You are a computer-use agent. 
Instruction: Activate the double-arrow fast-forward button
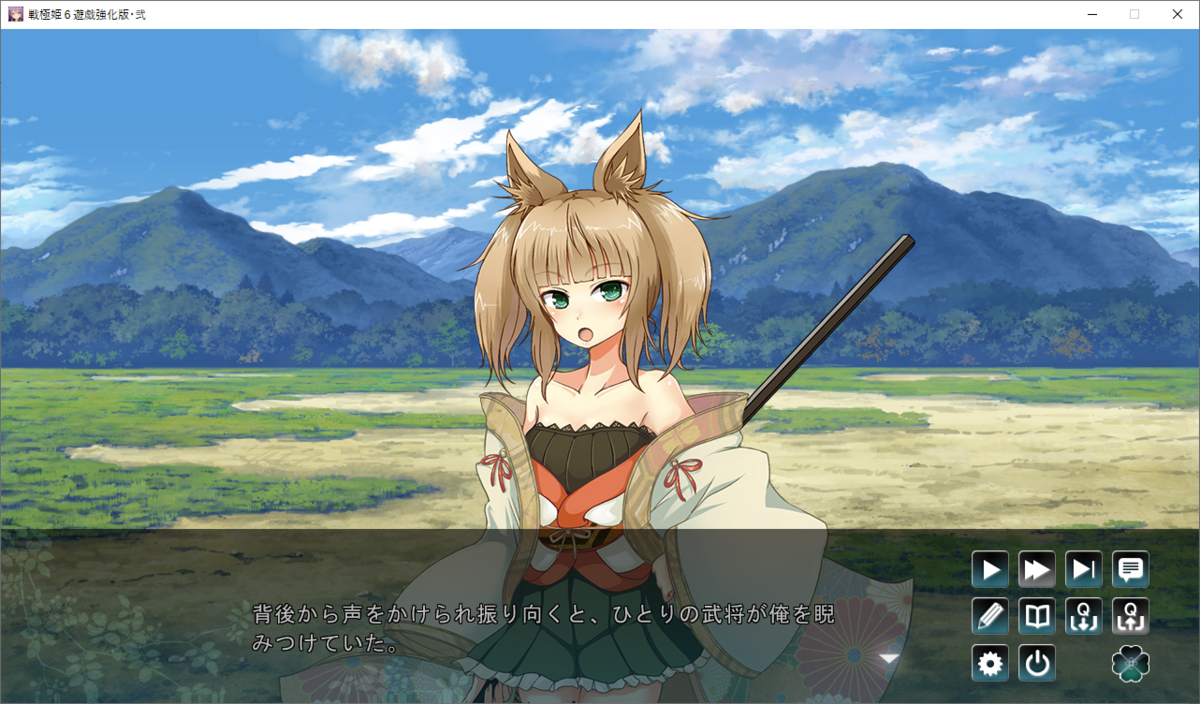tap(1037, 570)
